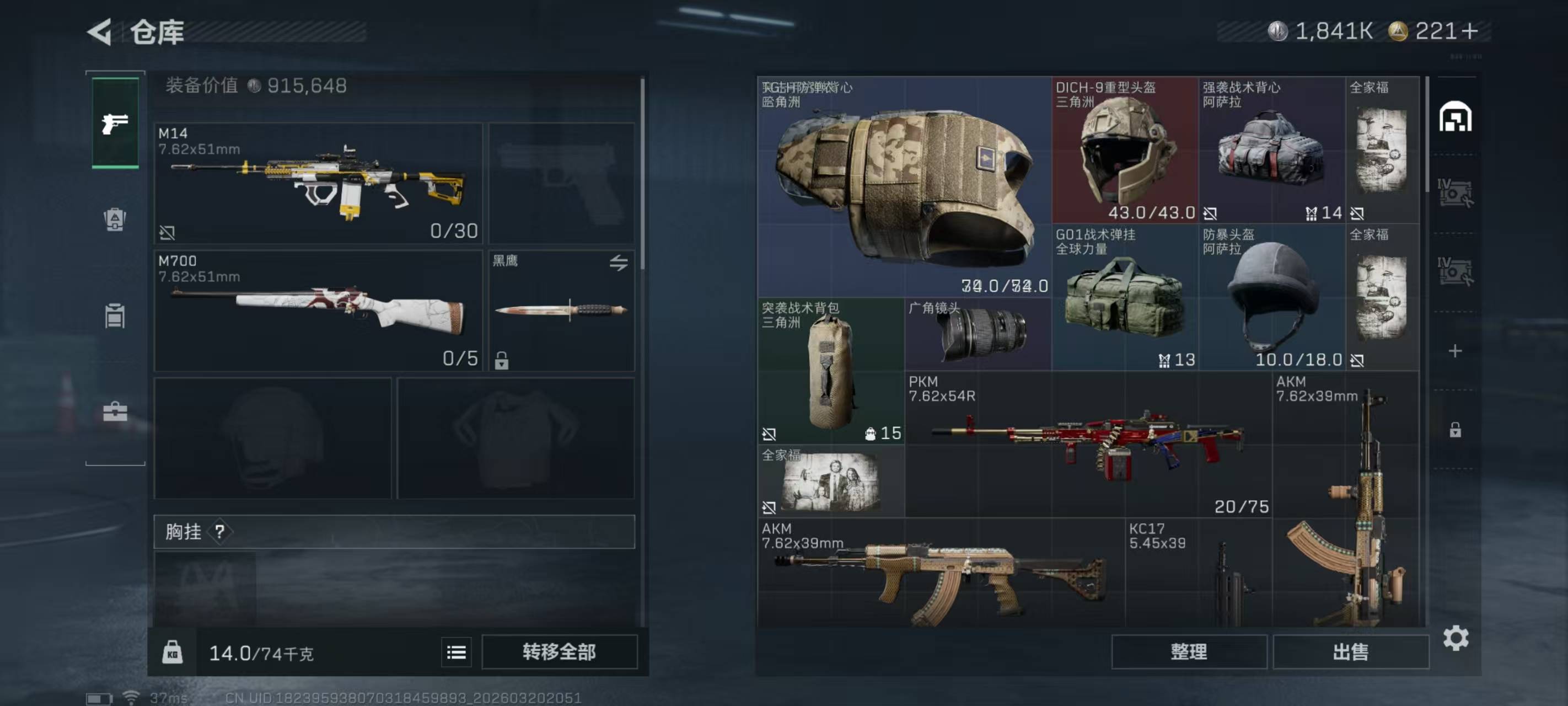Toggle the list view icon
Viewport: 1568px width, 706px height.
point(456,652)
